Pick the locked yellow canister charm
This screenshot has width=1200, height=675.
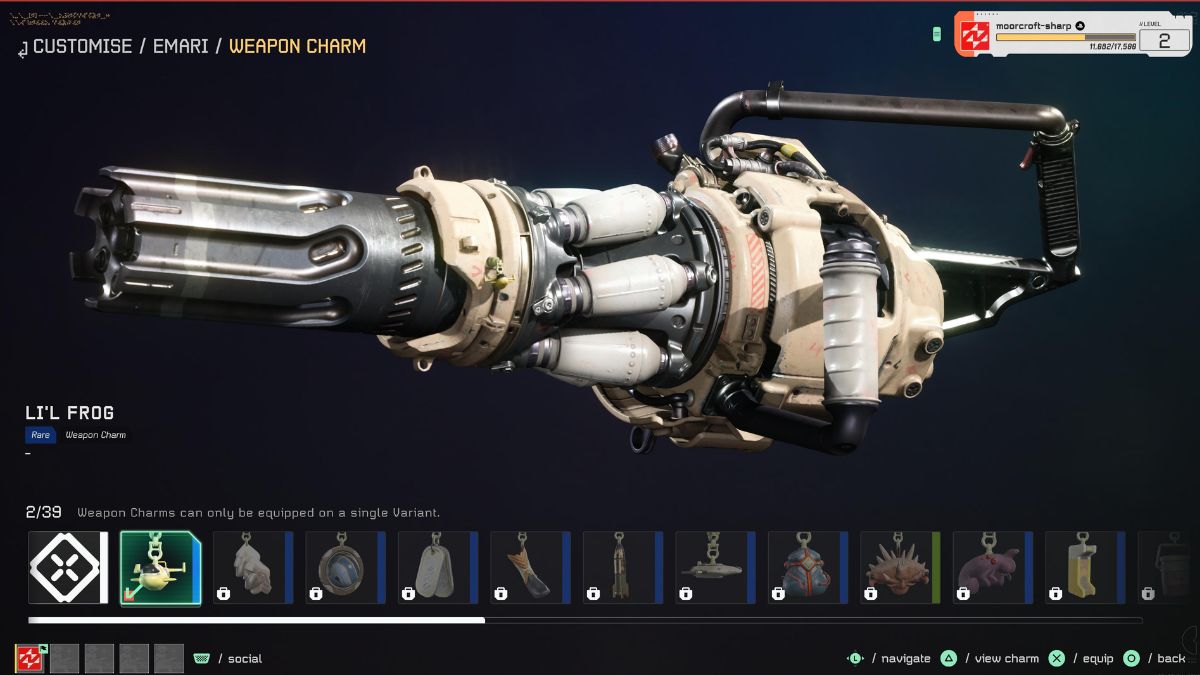pyautogui.click(x=1085, y=567)
